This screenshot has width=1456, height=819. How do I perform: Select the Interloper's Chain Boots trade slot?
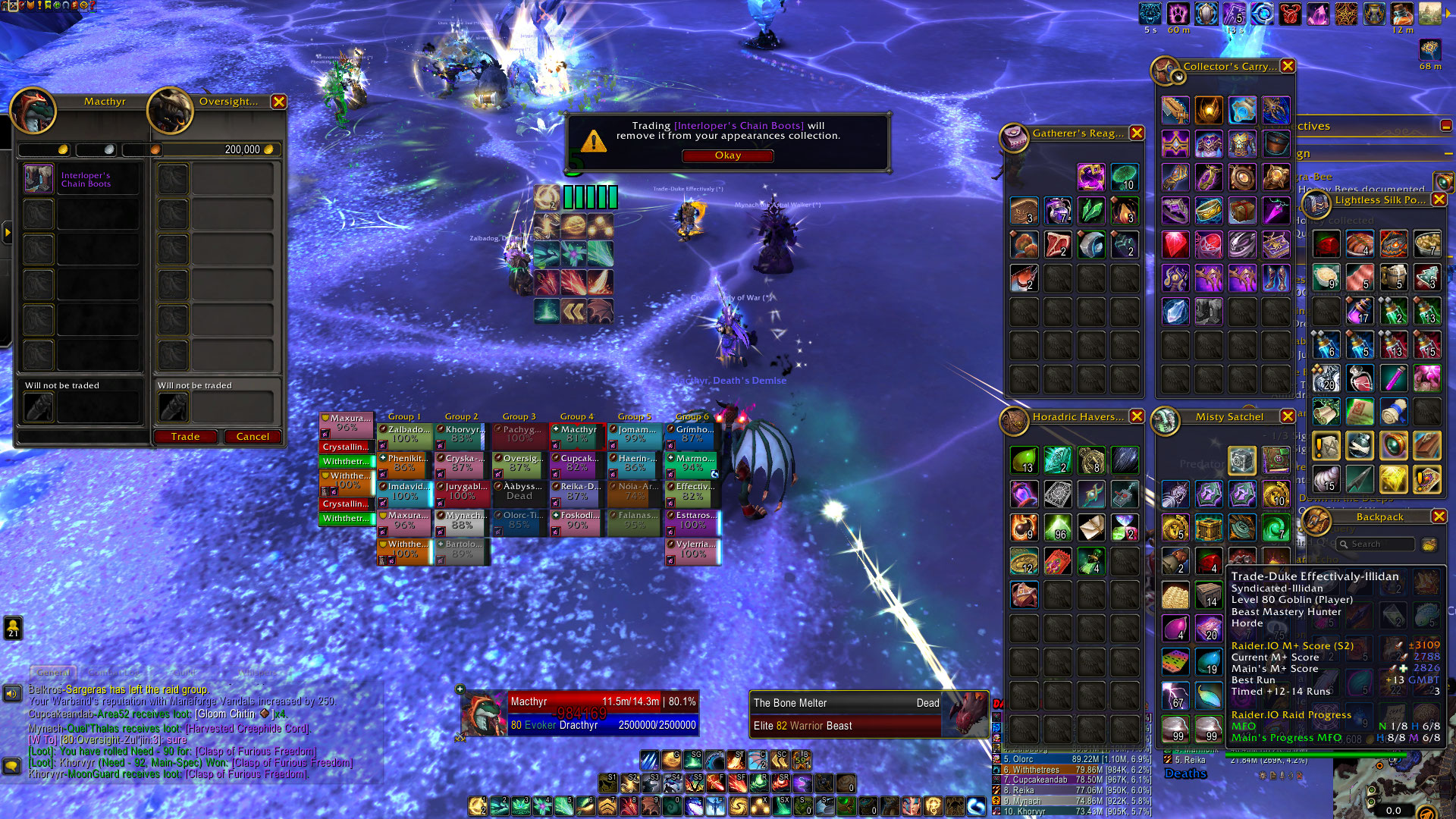pyautogui.click(x=39, y=179)
